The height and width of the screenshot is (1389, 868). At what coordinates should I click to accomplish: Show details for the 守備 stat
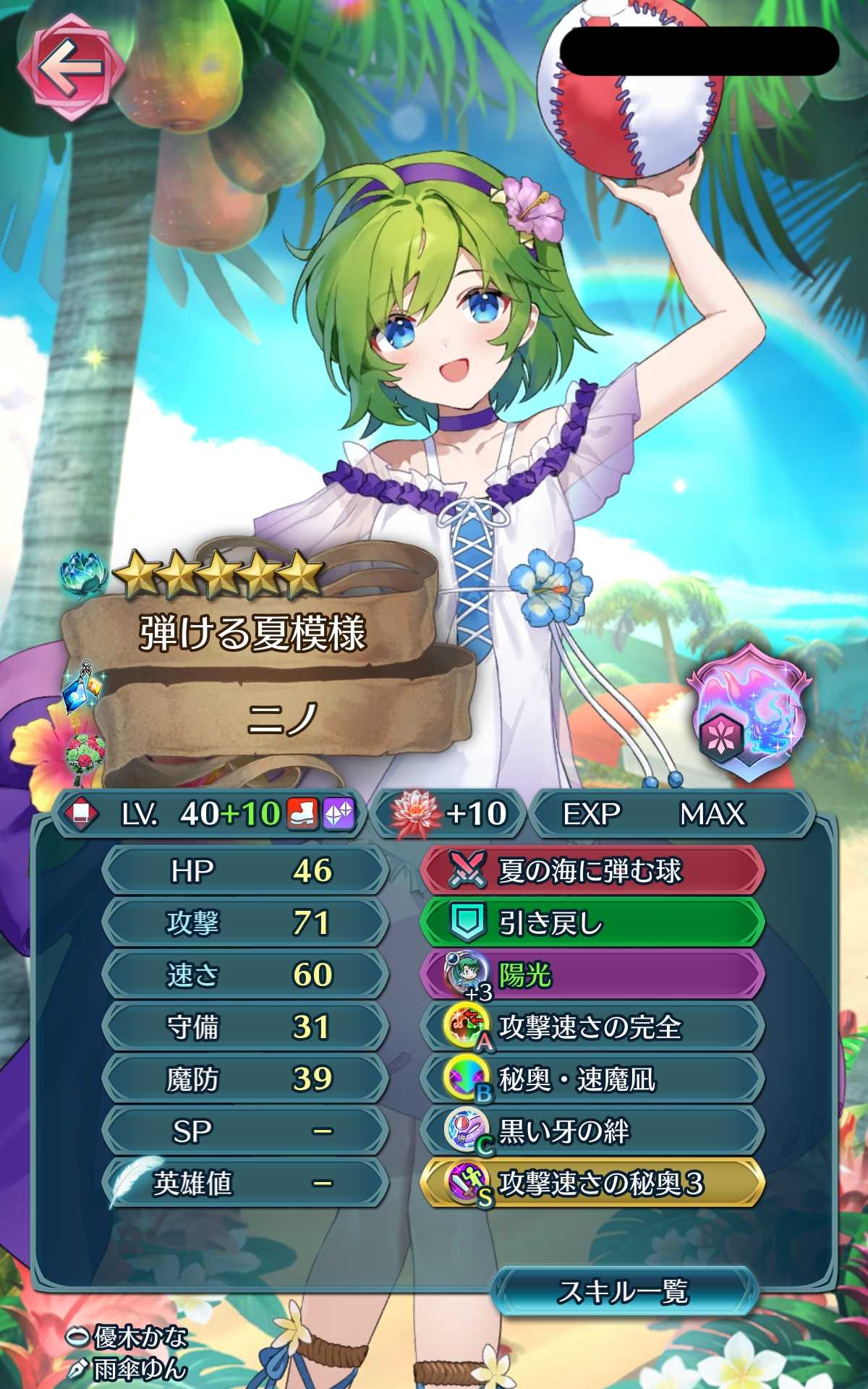click(x=244, y=1027)
